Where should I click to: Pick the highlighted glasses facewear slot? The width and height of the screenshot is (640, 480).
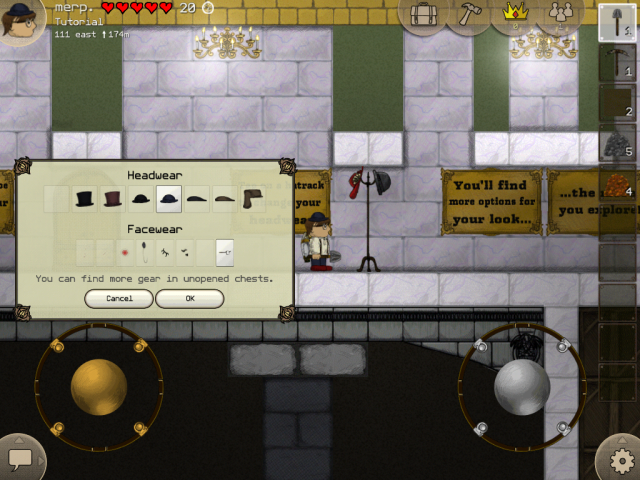(x=225, y=254)
